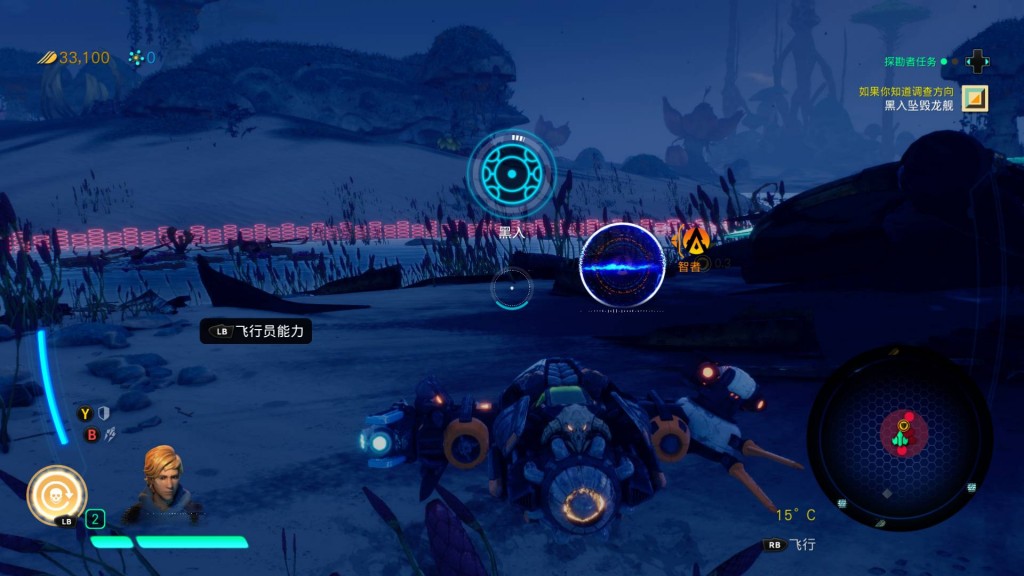This screenshot has width=1024, height=576.
Task: Click the orange 智者 waypoint marker
Action: tap(694, 240)
